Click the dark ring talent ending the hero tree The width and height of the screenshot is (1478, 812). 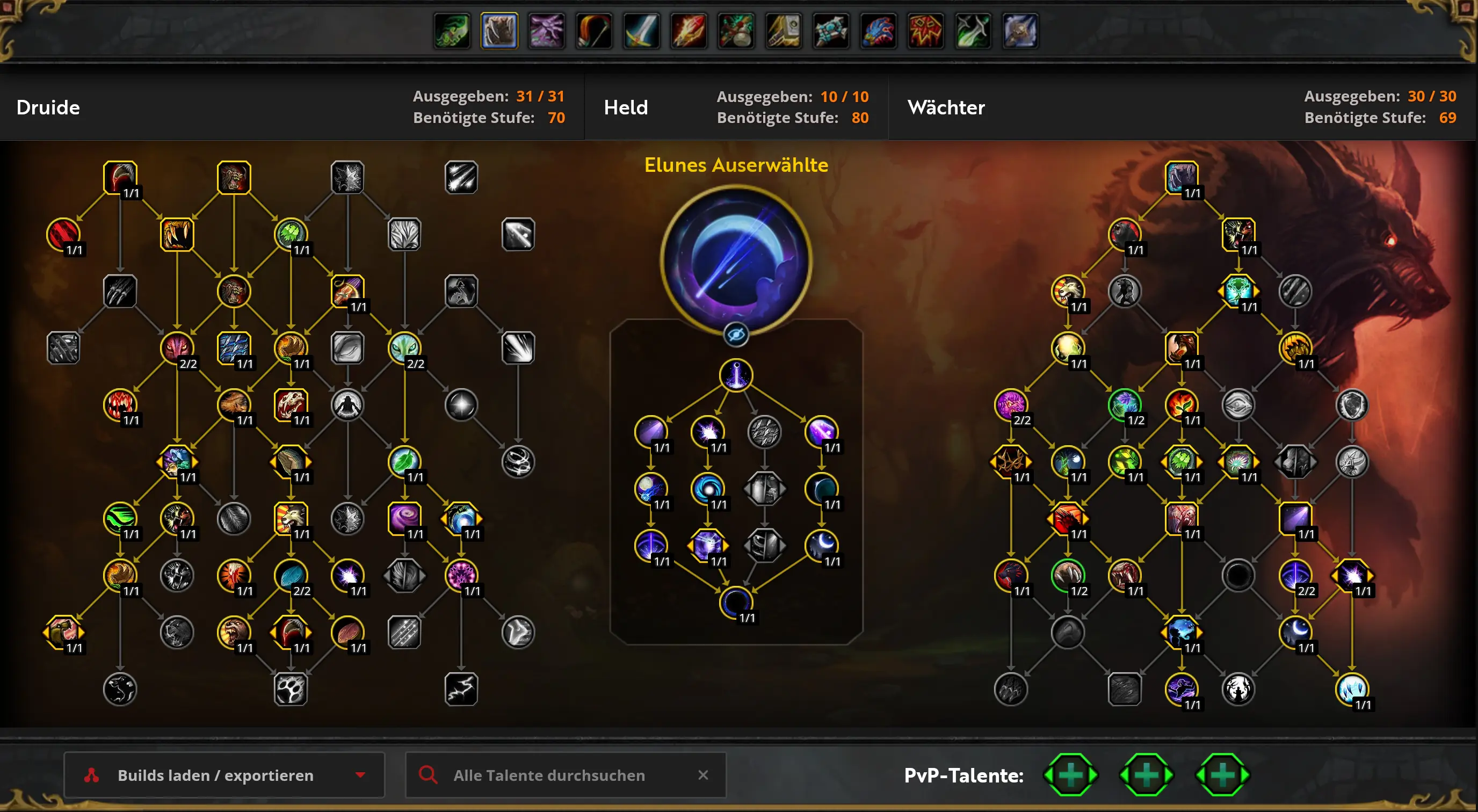point(736,601)
